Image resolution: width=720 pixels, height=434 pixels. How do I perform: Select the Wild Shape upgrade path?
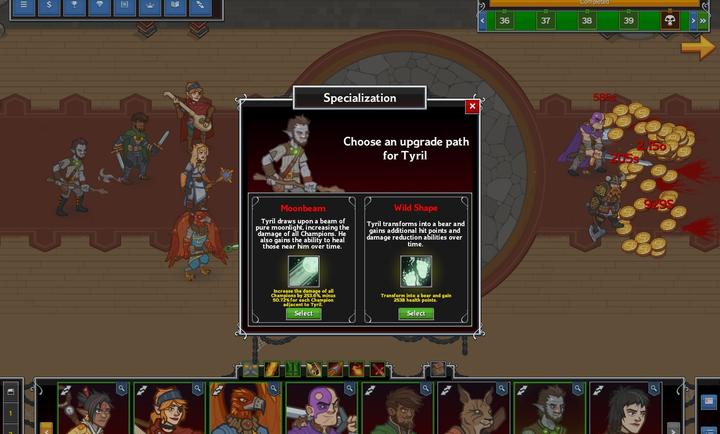pos(416,313)
